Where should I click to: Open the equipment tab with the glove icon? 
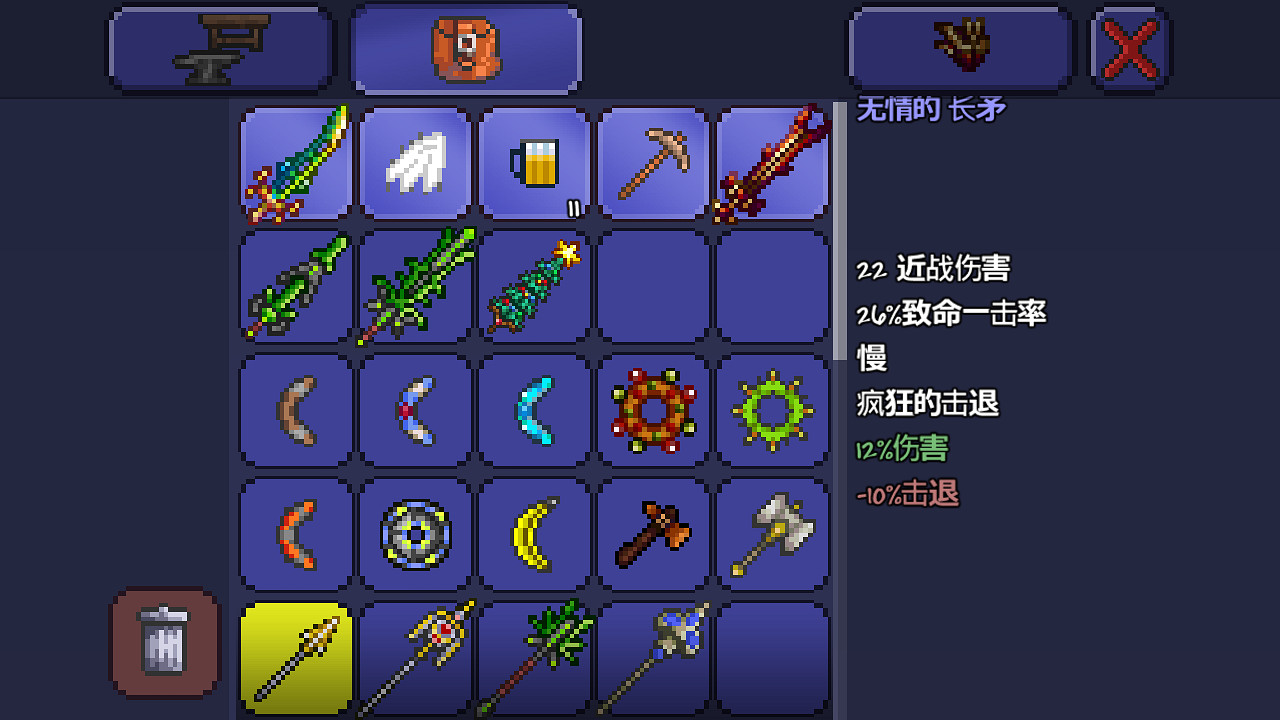[958, 47]
